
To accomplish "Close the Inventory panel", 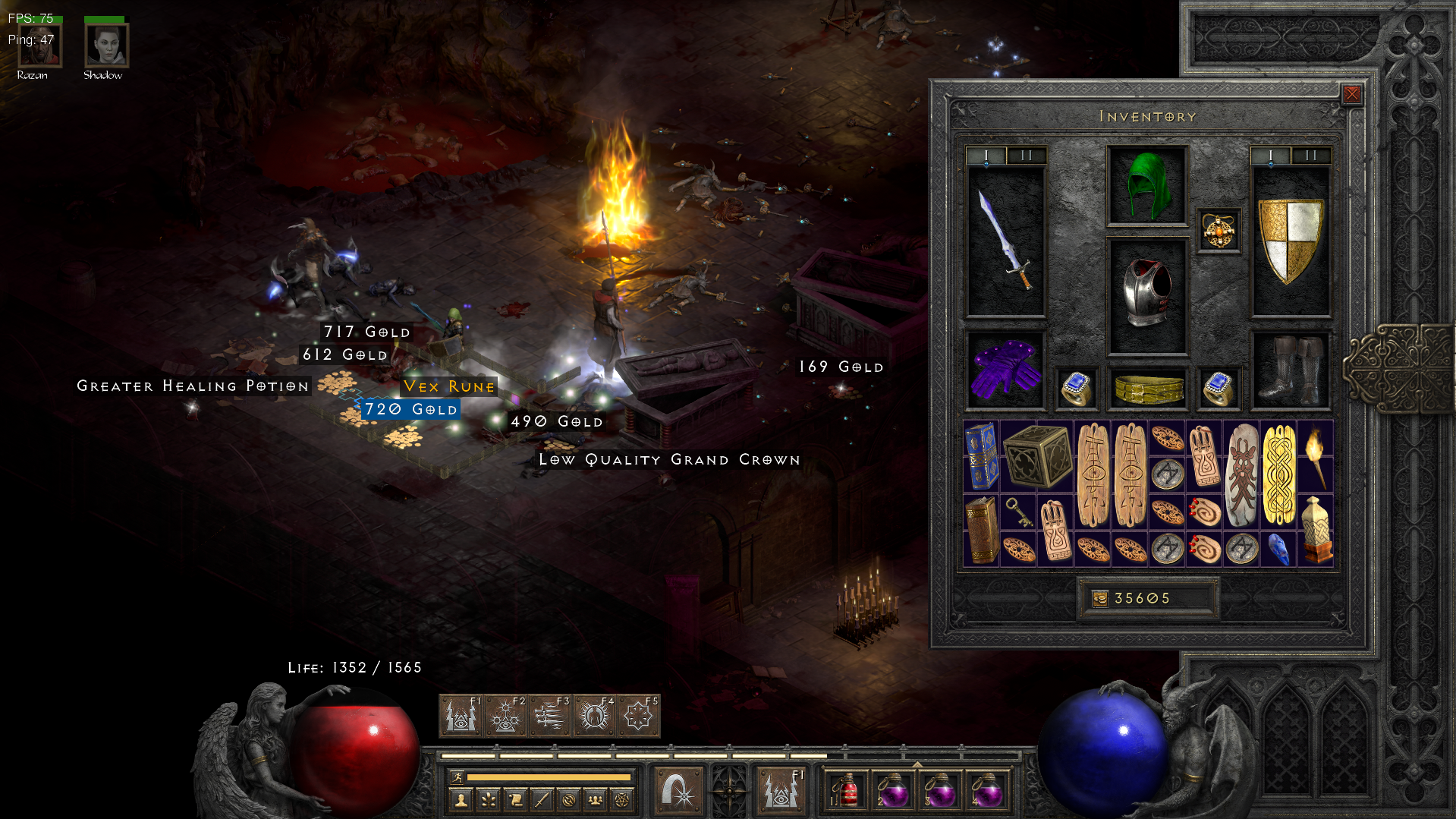I will (1351, 94).
